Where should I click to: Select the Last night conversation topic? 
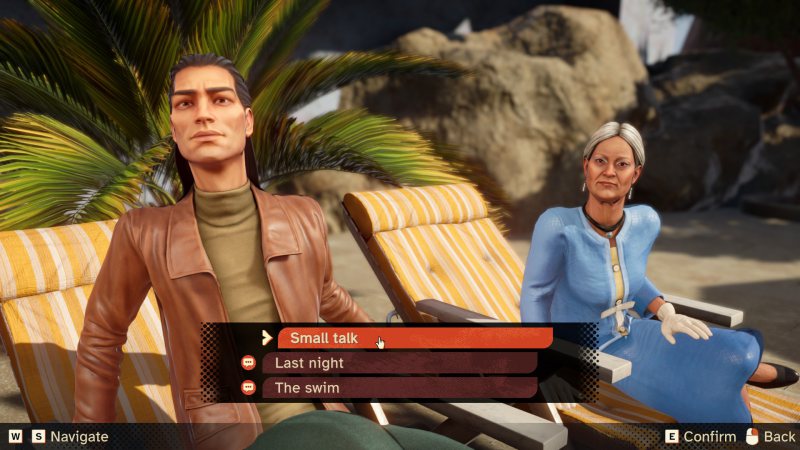pos(400,363)
